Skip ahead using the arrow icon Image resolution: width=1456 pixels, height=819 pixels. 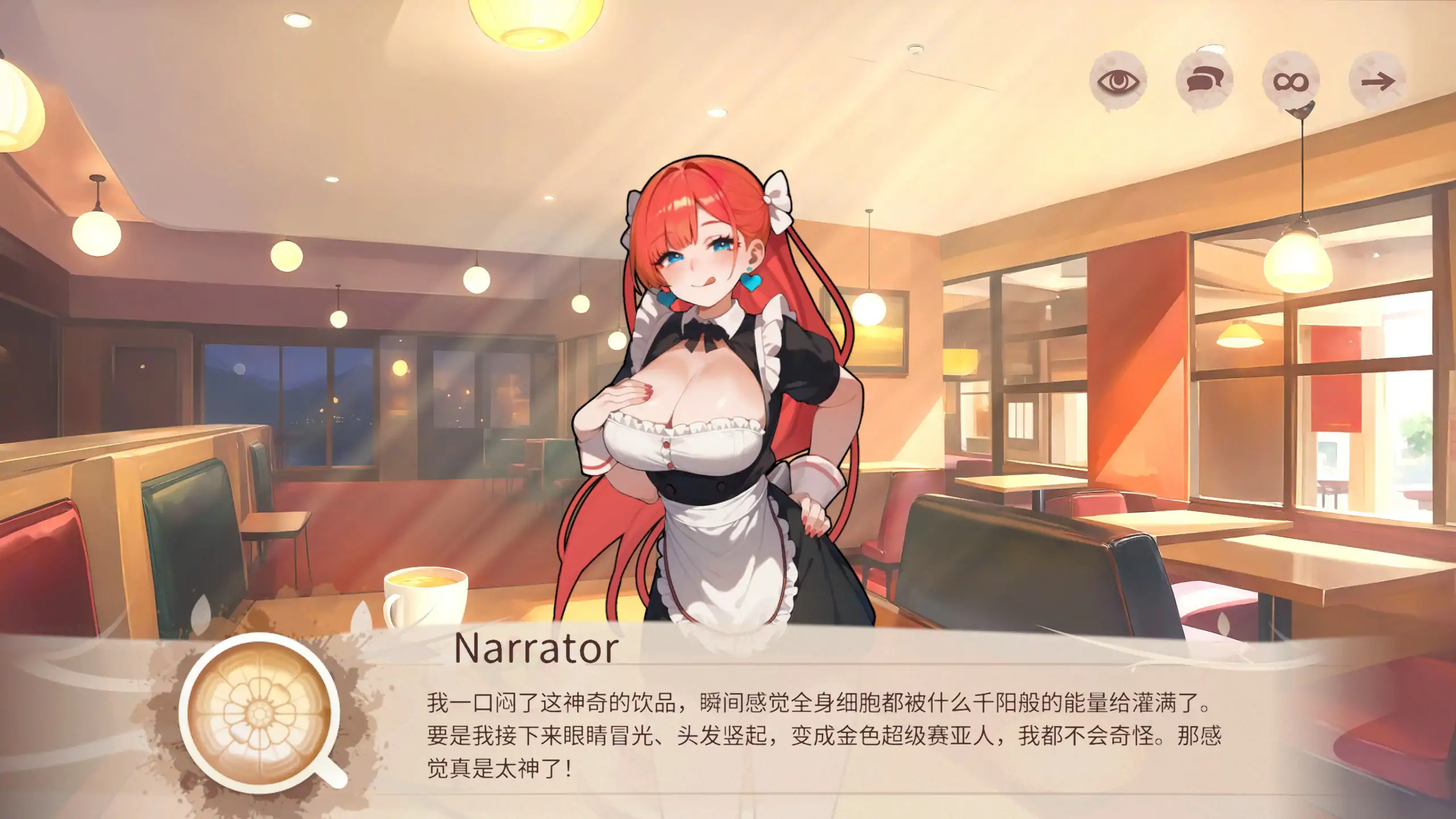(1377, 81)
